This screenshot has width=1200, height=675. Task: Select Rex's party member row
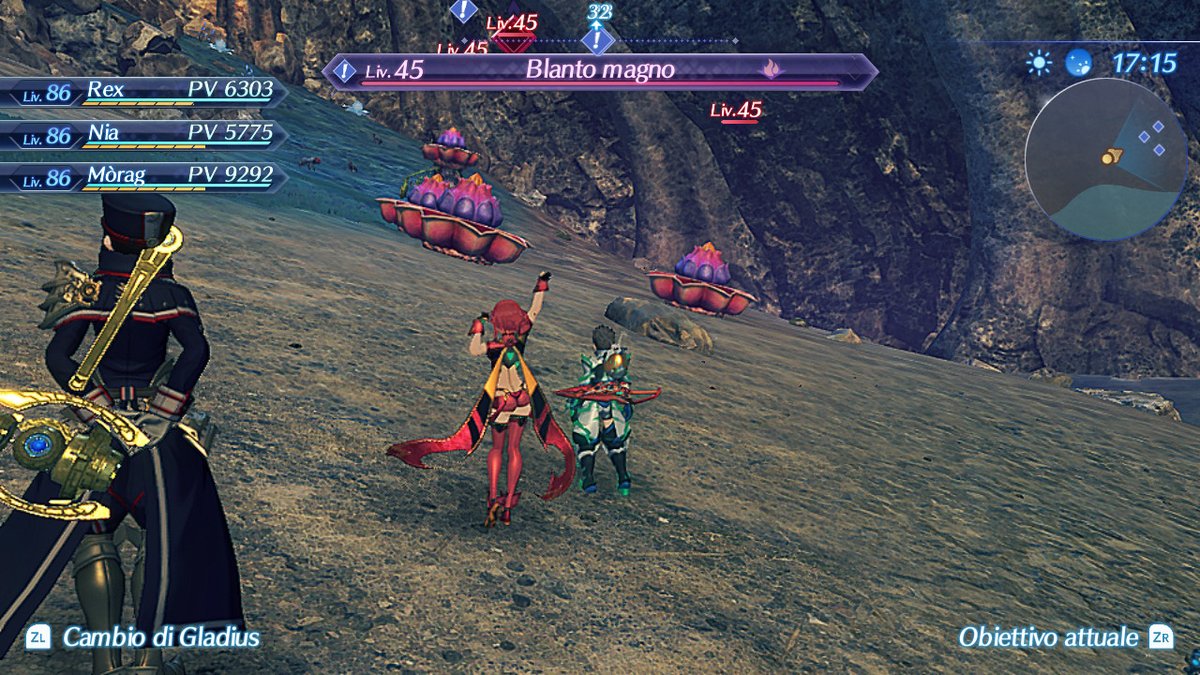tap(145, 92)
